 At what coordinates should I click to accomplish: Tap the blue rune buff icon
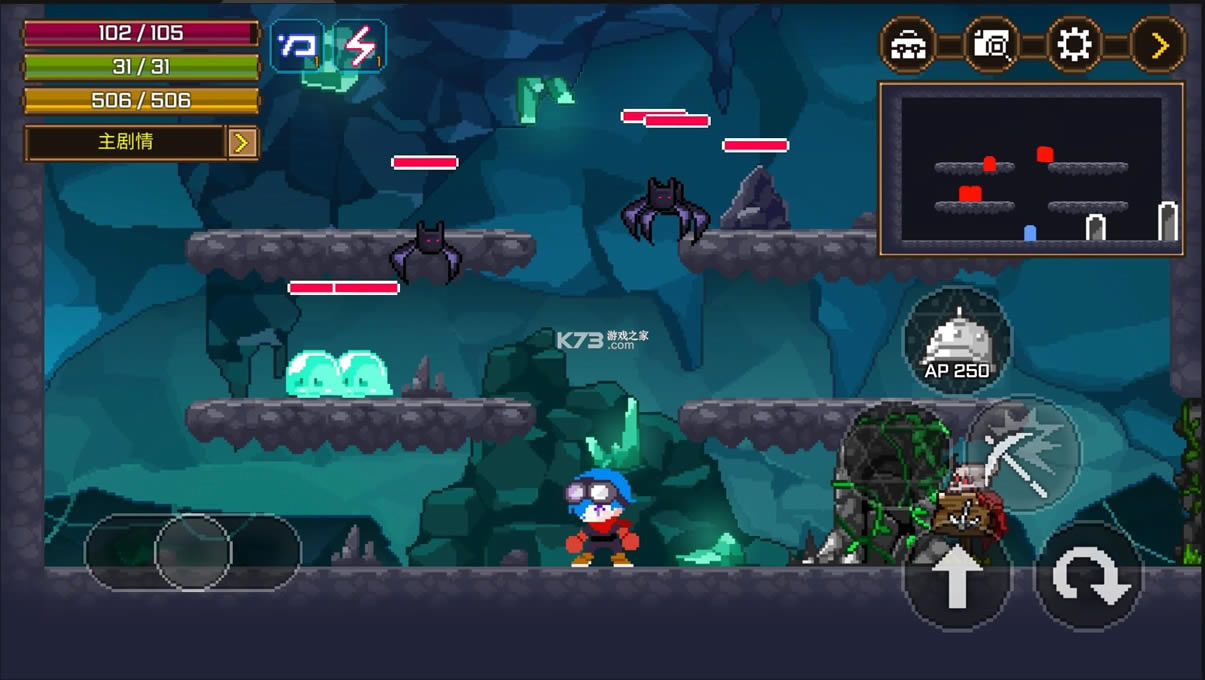296,46
